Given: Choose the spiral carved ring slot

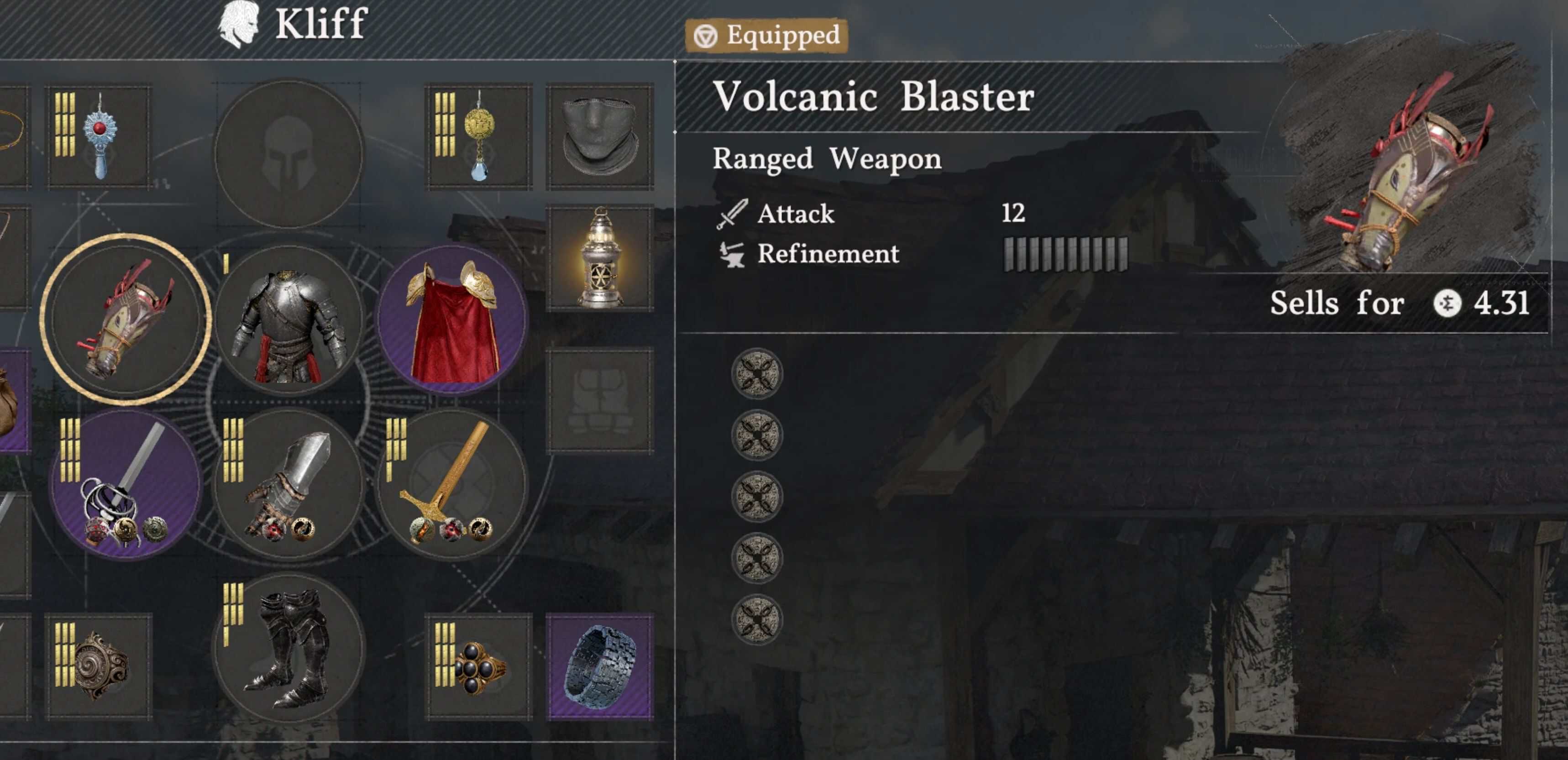Looking at the screenshot, I should click(x=99, y=666).
